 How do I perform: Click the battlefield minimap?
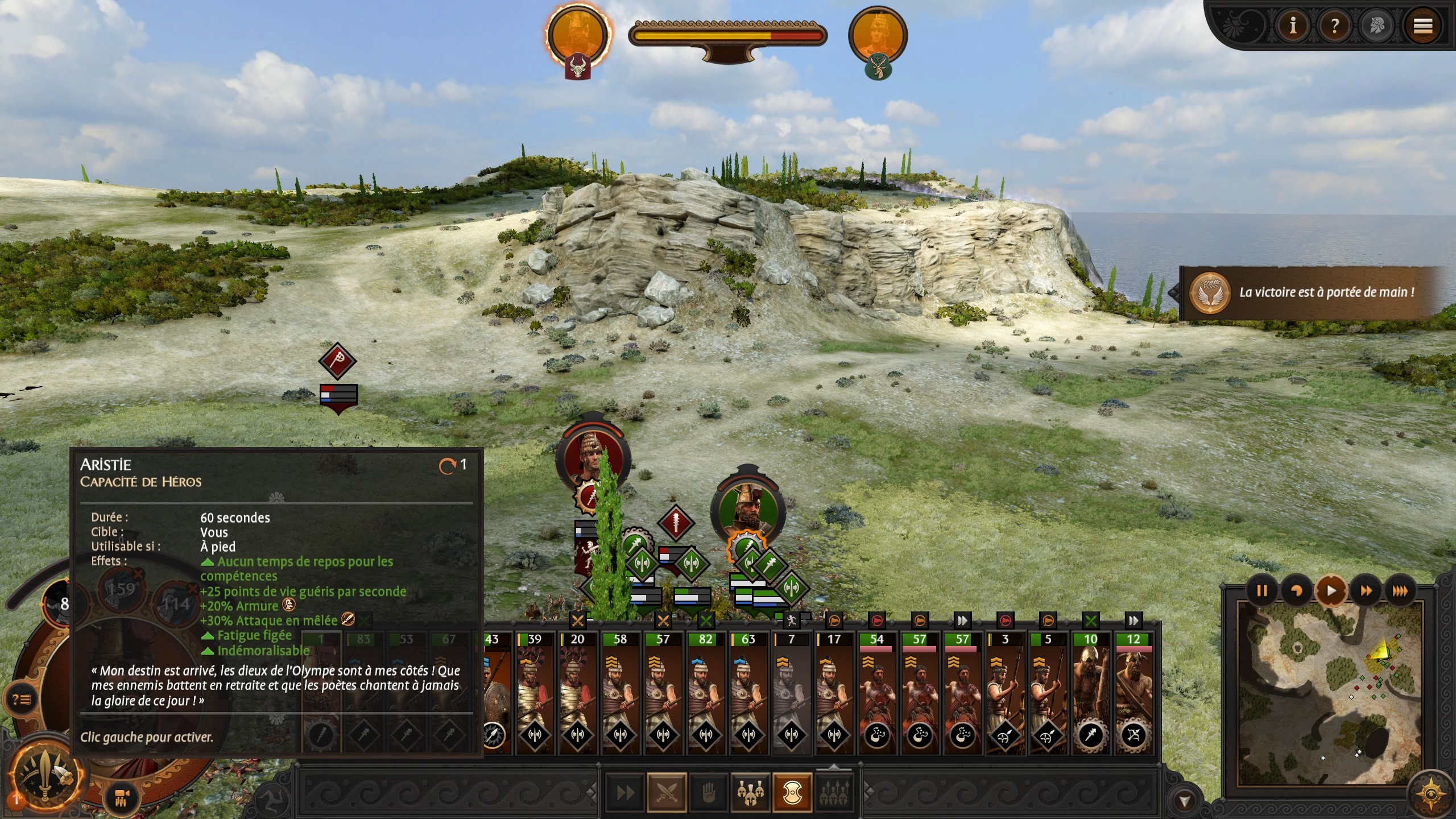1331,700
